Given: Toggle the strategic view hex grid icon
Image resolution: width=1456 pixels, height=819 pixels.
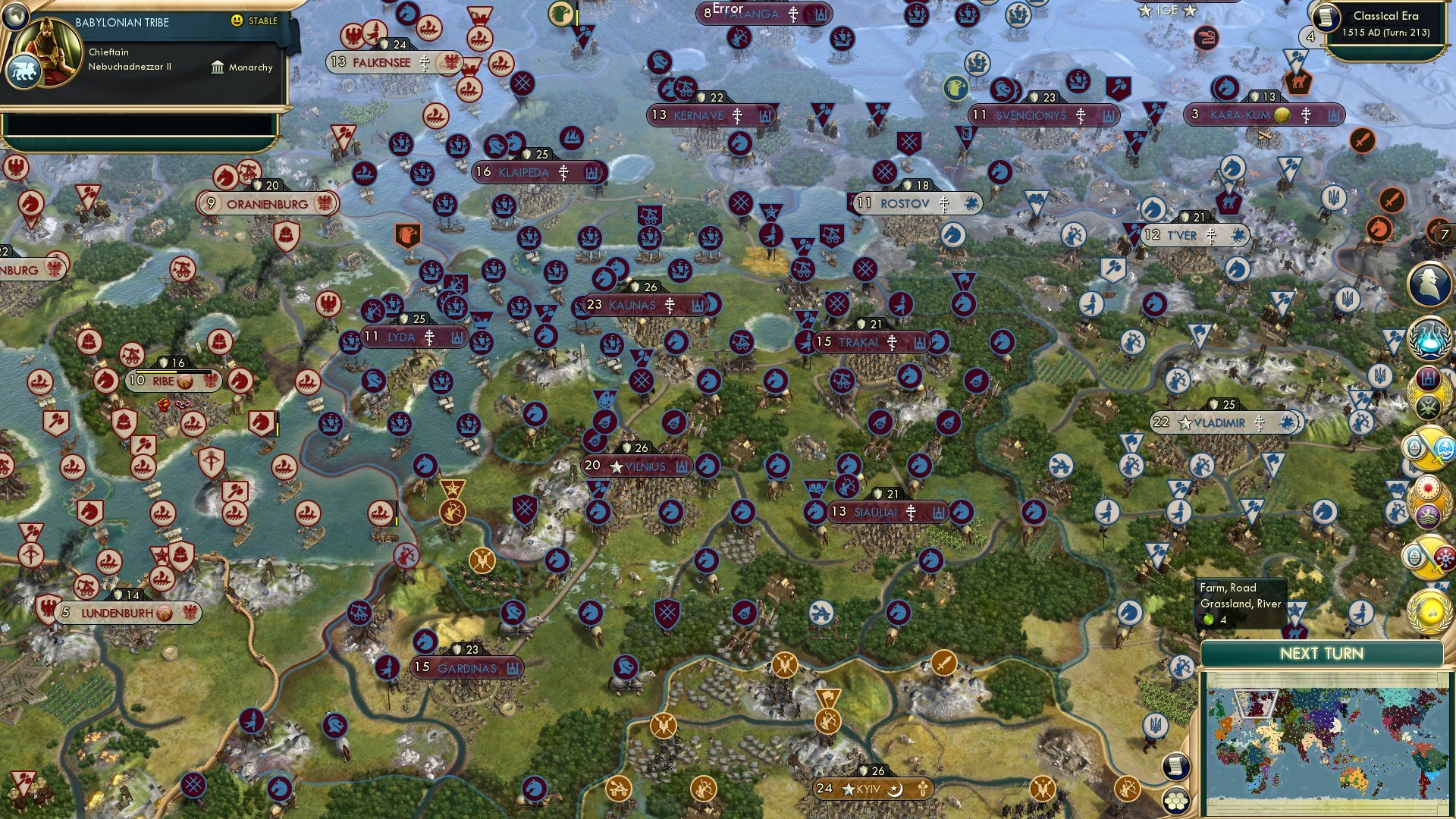Looking at the screenshot, I should click(x=1176, y=800).
